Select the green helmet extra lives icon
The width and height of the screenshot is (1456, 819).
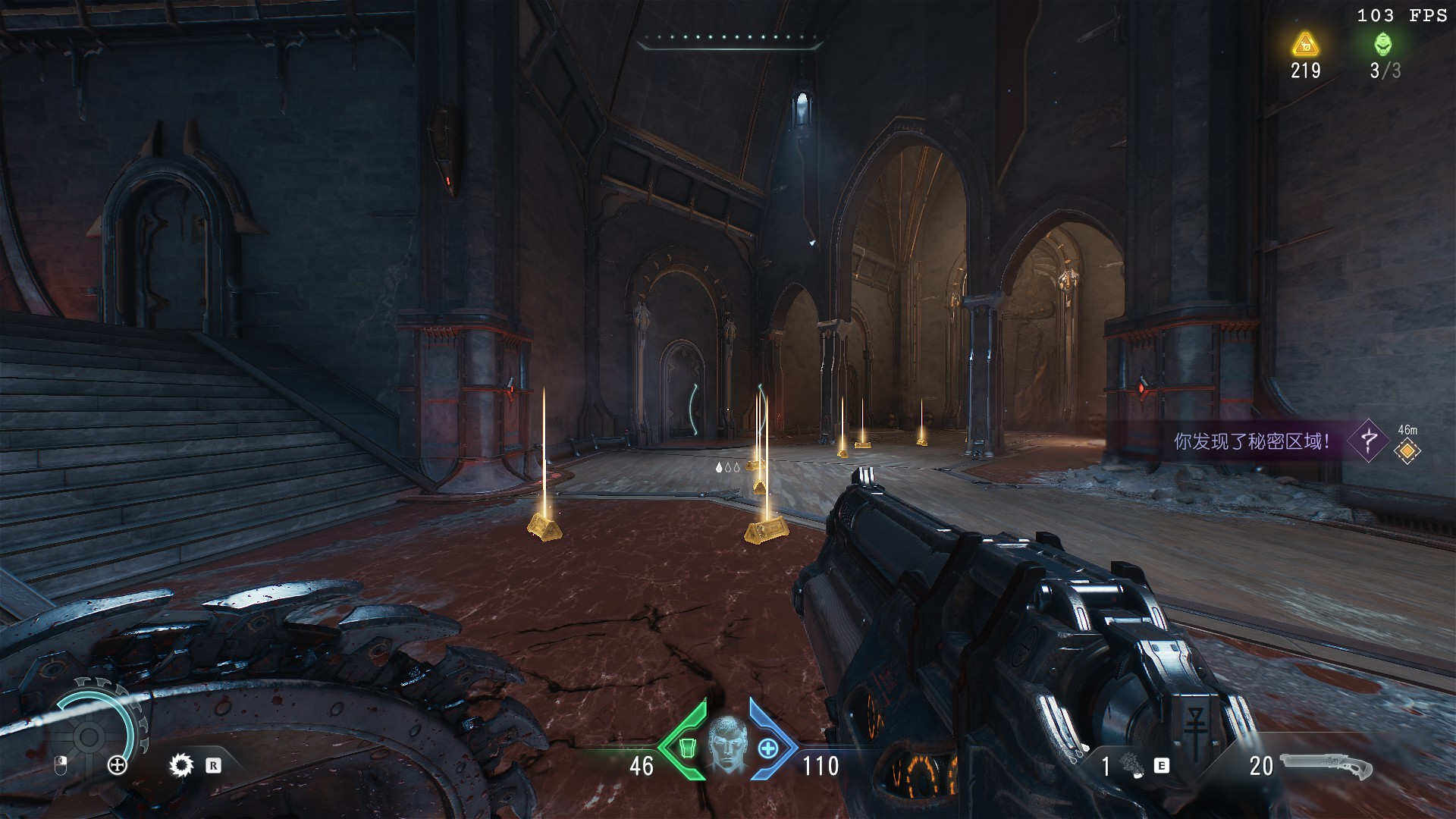[1383, 44]
